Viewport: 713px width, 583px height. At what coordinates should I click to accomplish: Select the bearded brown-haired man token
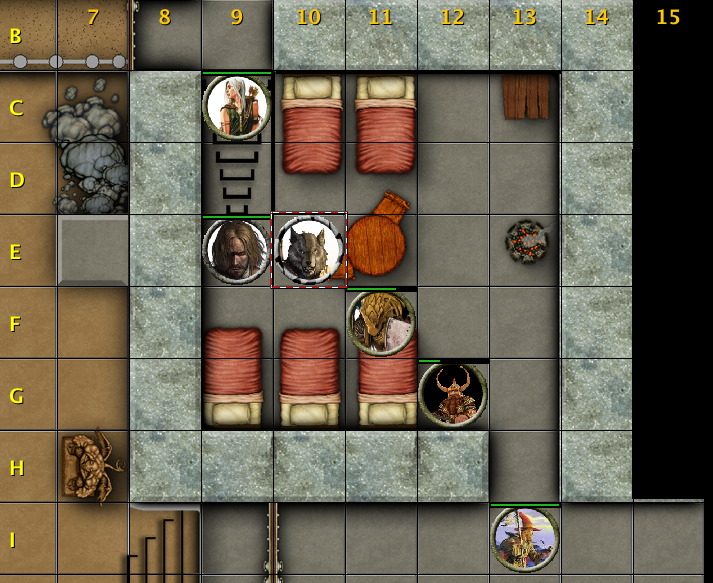237,251
